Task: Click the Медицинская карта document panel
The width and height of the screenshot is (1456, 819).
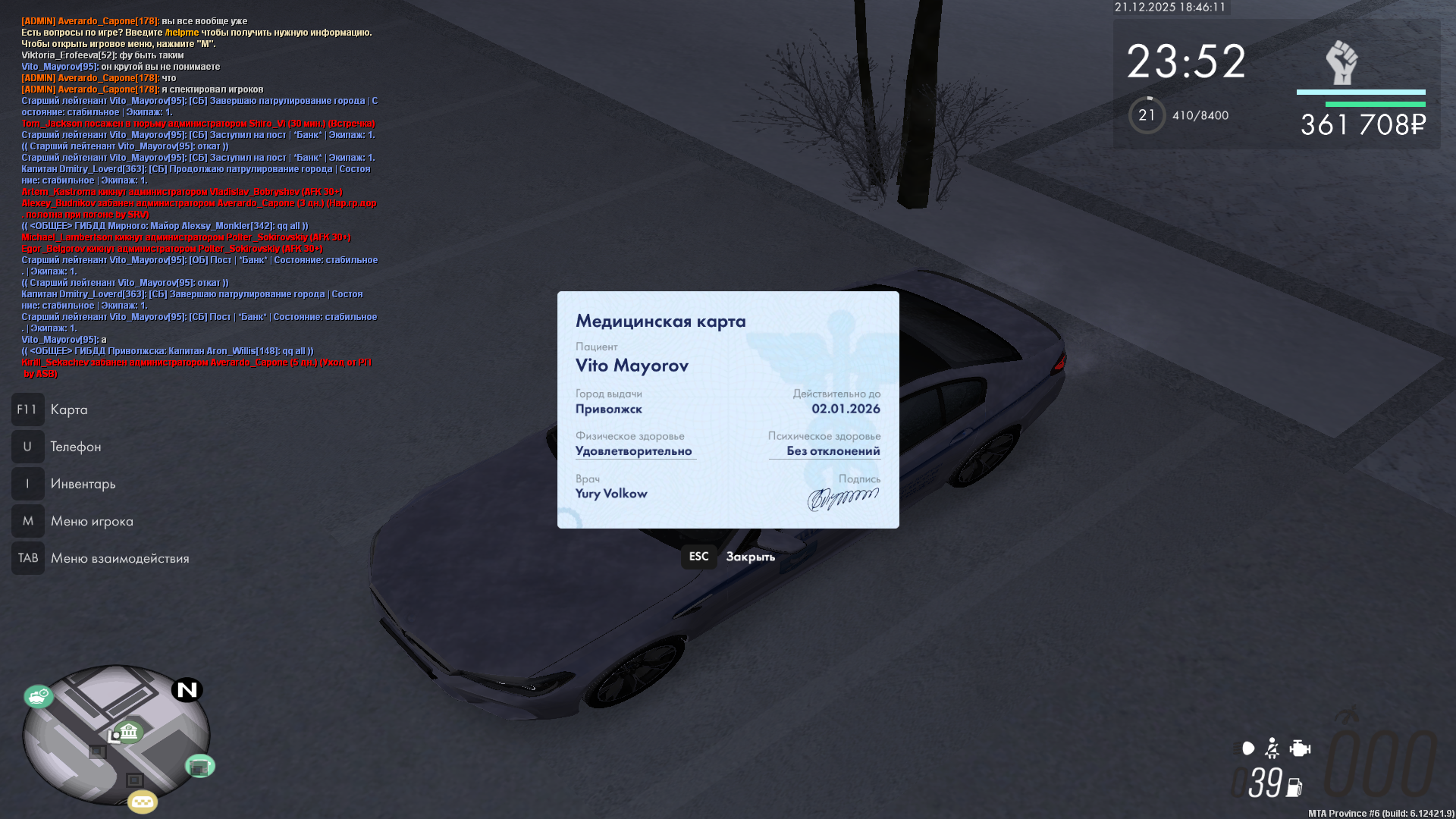Action: (x=728, y=409)
